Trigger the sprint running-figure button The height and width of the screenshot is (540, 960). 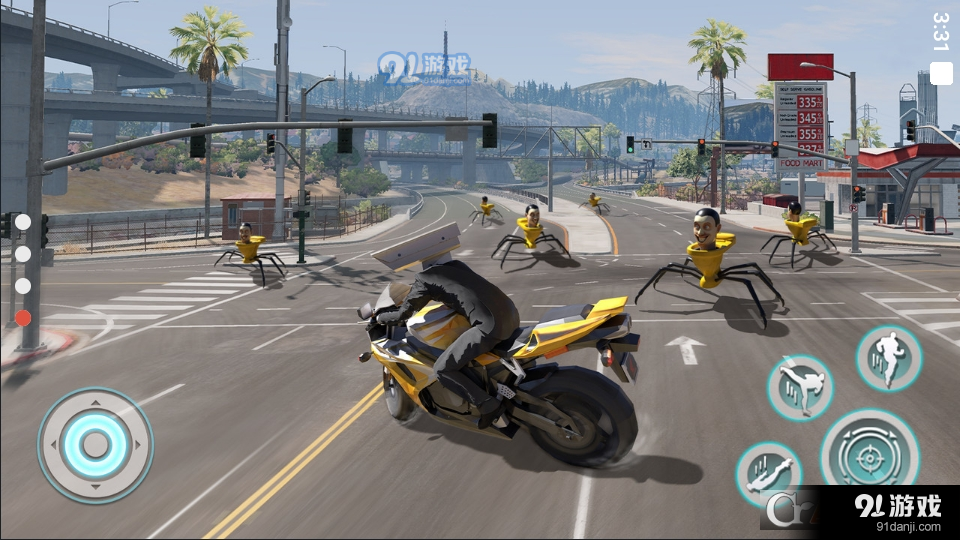(888, 358)
